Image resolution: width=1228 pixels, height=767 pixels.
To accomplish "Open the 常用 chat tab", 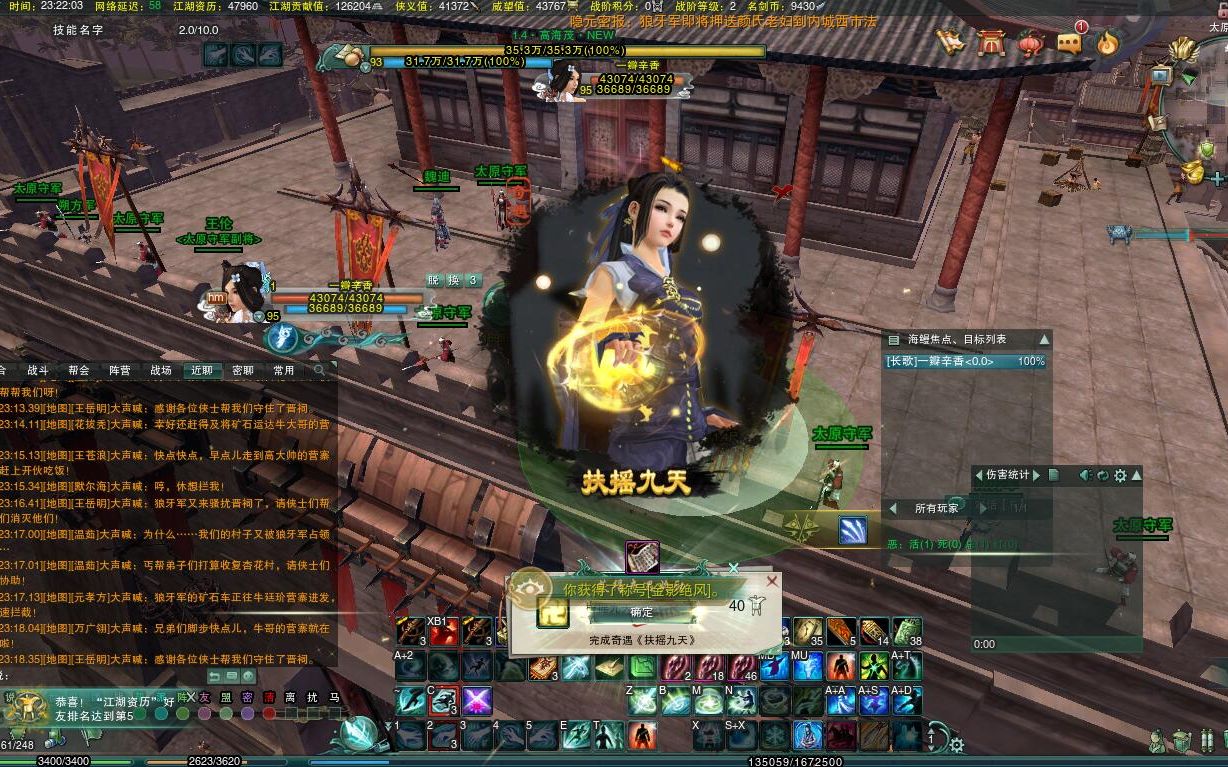I will point(283,370).
